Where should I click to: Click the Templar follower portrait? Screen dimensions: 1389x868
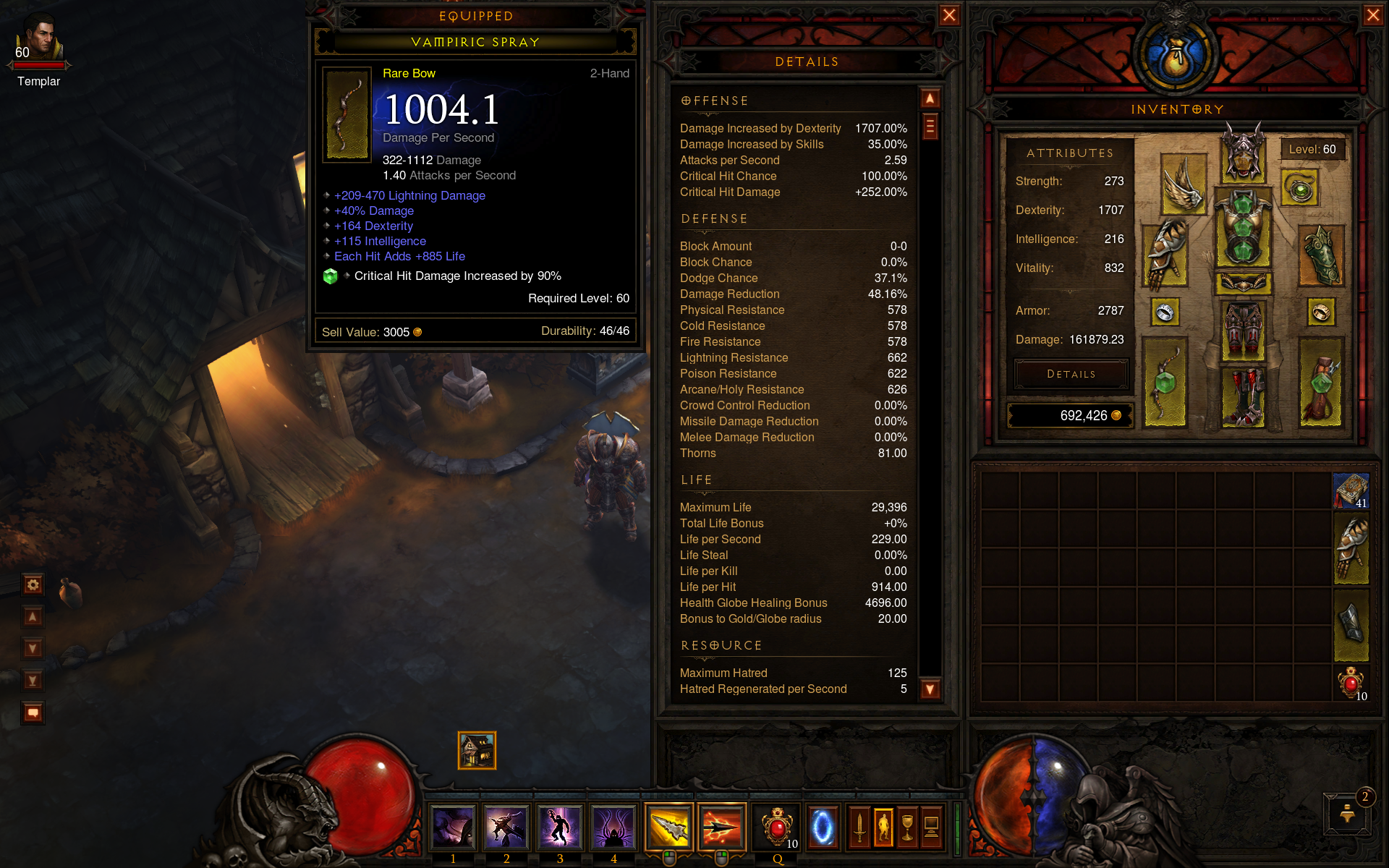point(39,40)
